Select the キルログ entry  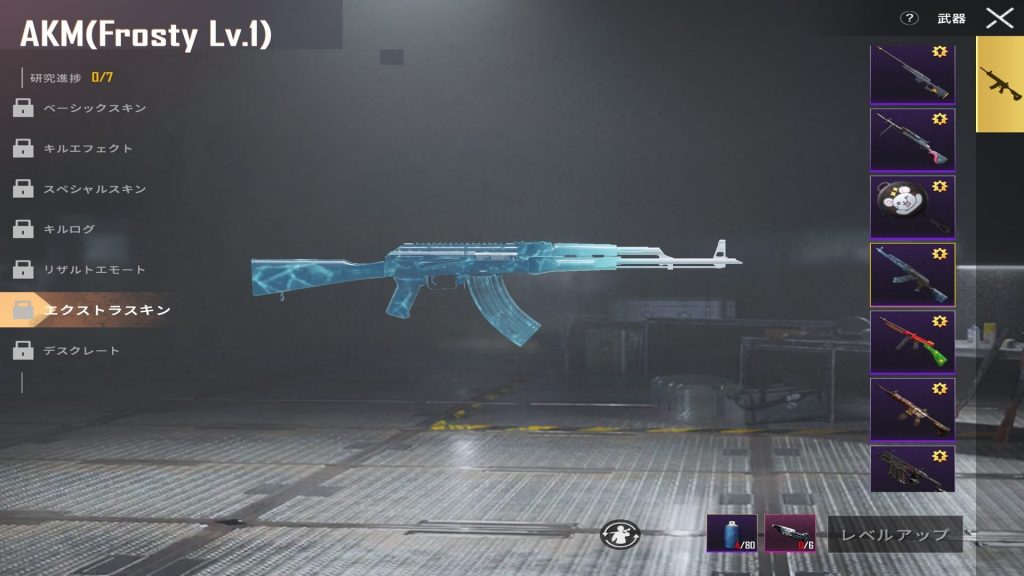click(69, 229)
